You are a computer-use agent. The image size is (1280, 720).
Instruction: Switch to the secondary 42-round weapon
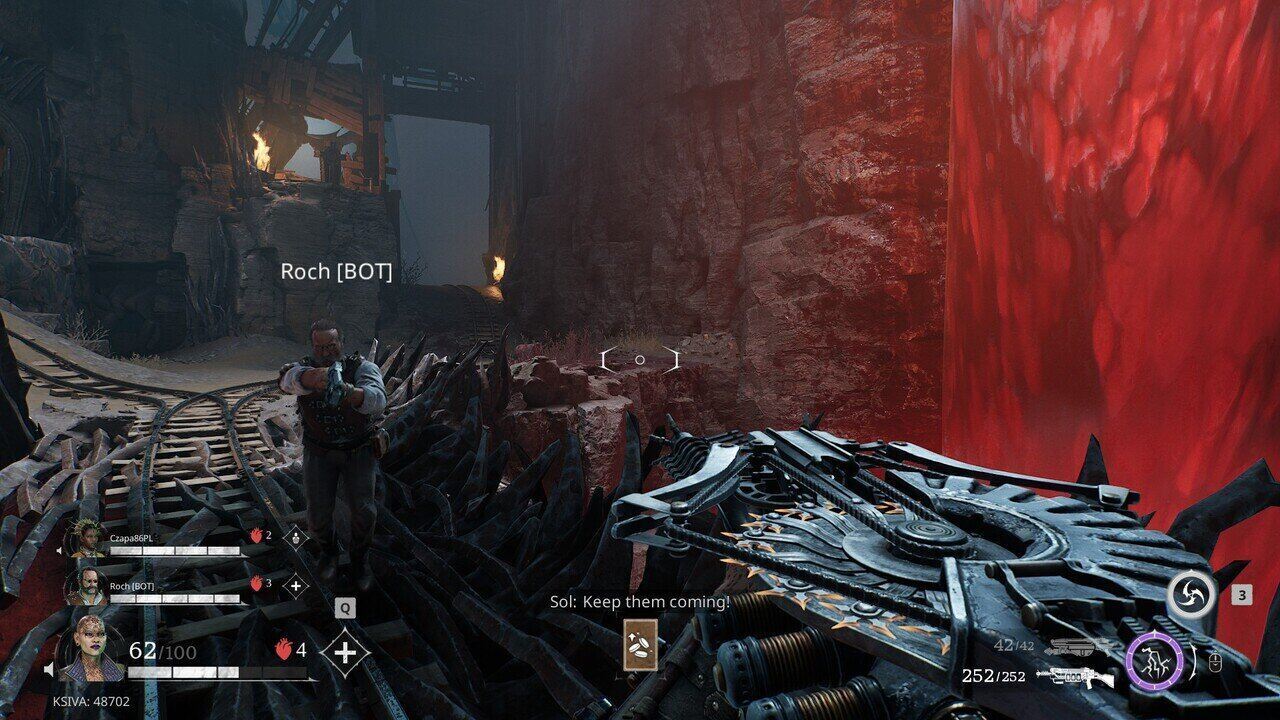click(1076, 647)
